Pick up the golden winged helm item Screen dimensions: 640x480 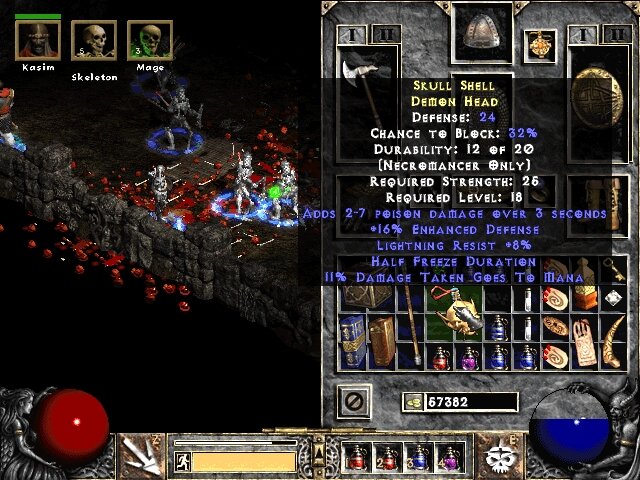click(469, 316)
